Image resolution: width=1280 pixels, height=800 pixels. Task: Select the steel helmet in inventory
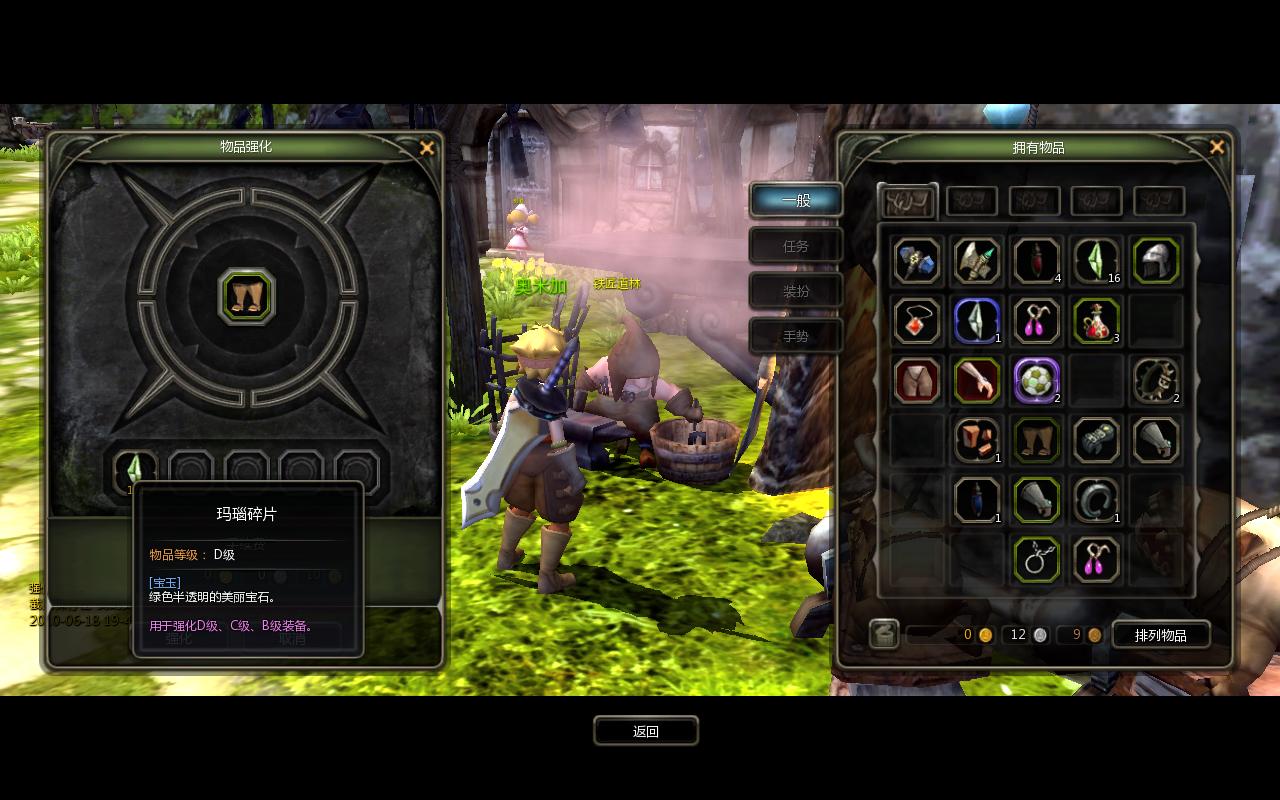[1156, 261]
